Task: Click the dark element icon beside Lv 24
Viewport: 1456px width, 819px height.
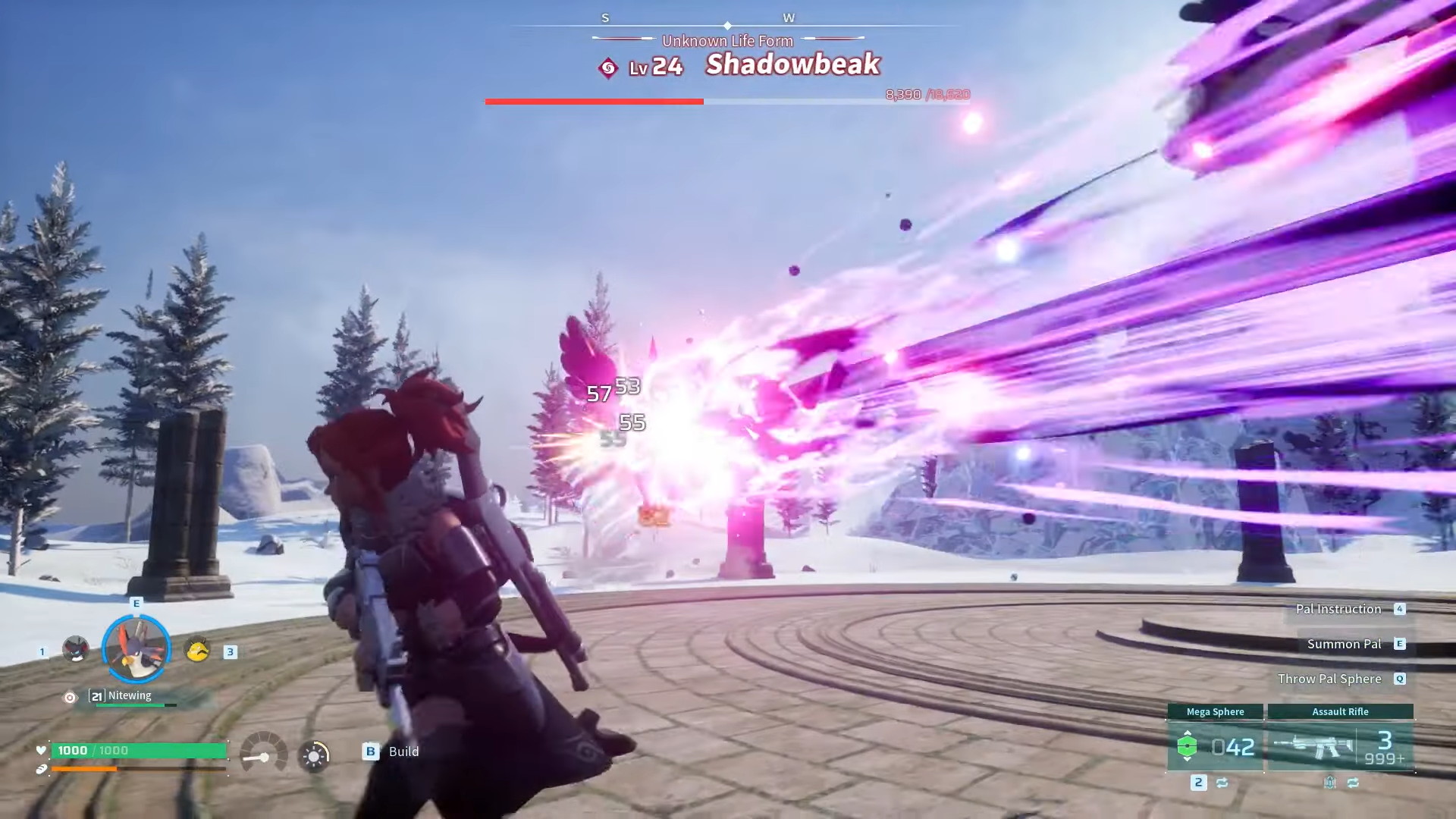Action: (x=607, y=68)
